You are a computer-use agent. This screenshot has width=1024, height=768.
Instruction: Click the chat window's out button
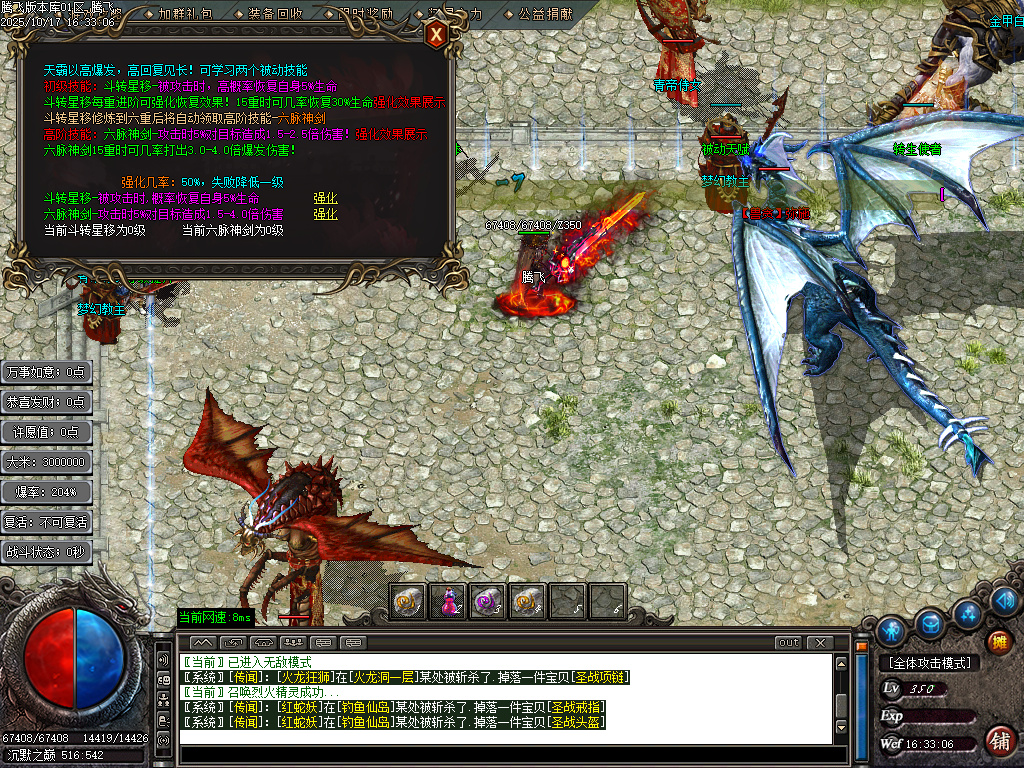789,642
